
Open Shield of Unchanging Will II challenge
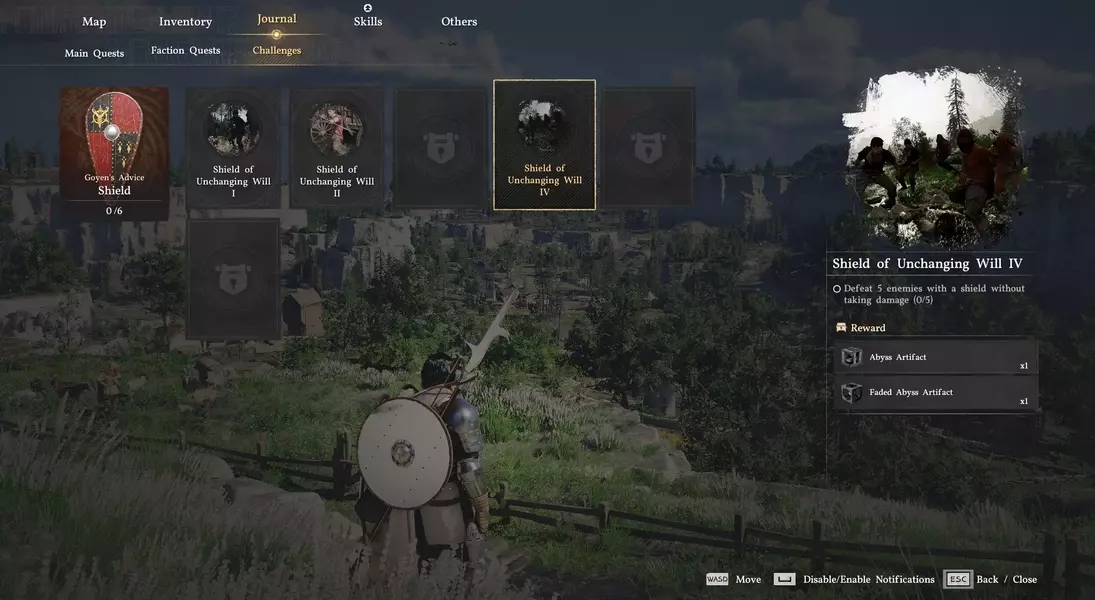[x=337, y=147]
